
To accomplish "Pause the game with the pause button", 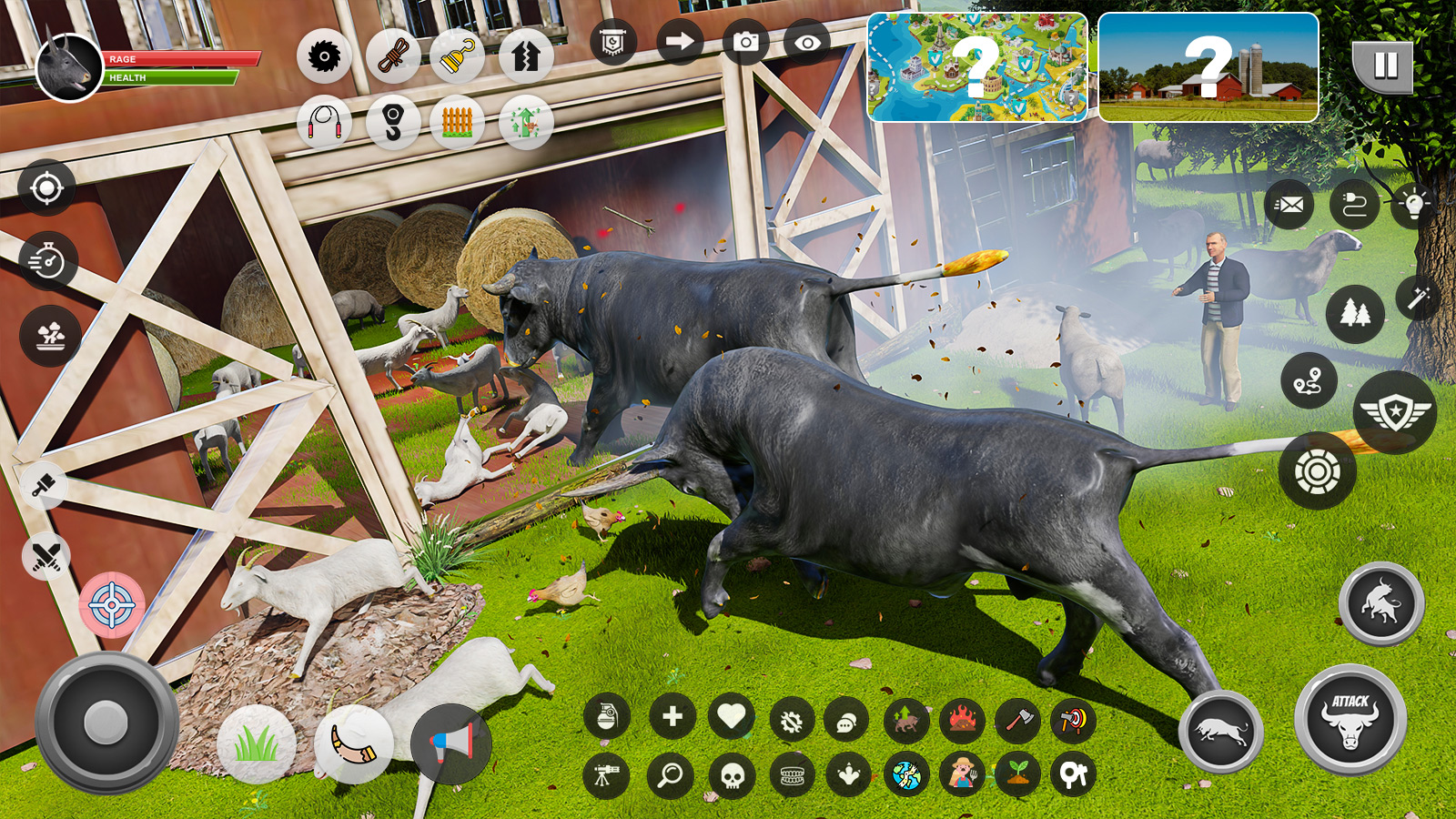I will tap(1384, 66).
